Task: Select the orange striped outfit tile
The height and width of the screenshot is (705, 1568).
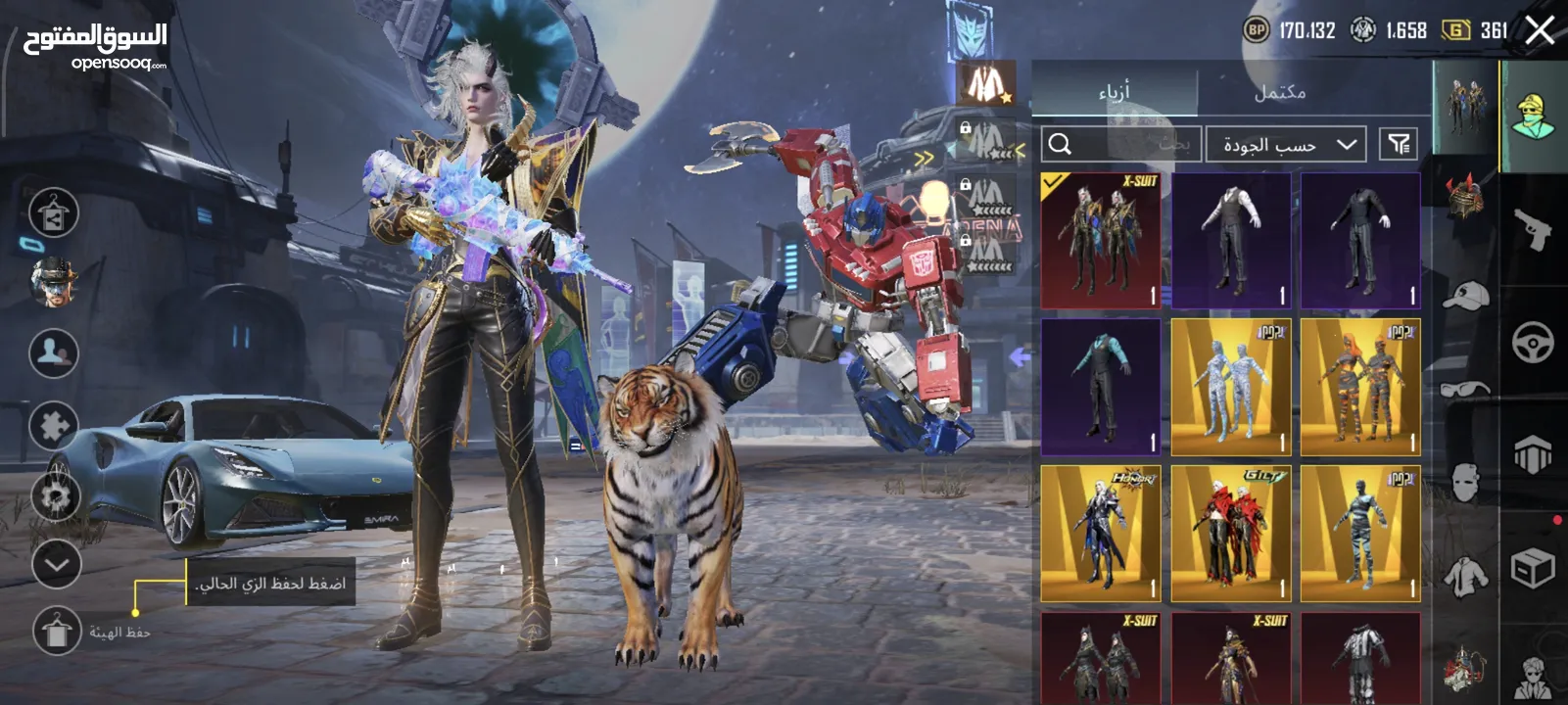Action: (x=1360, y=387)
